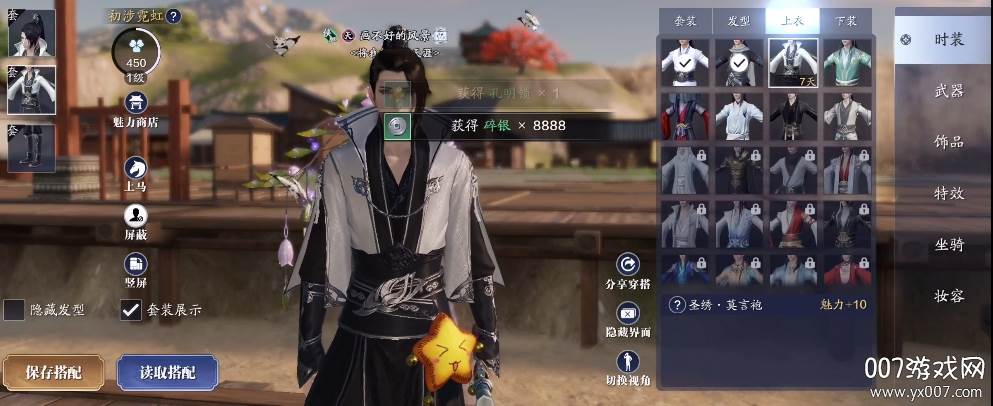Screen dimensions: 993x406
Task: Load a saved outfit with 读取搭配
Action: pos(167,372)
